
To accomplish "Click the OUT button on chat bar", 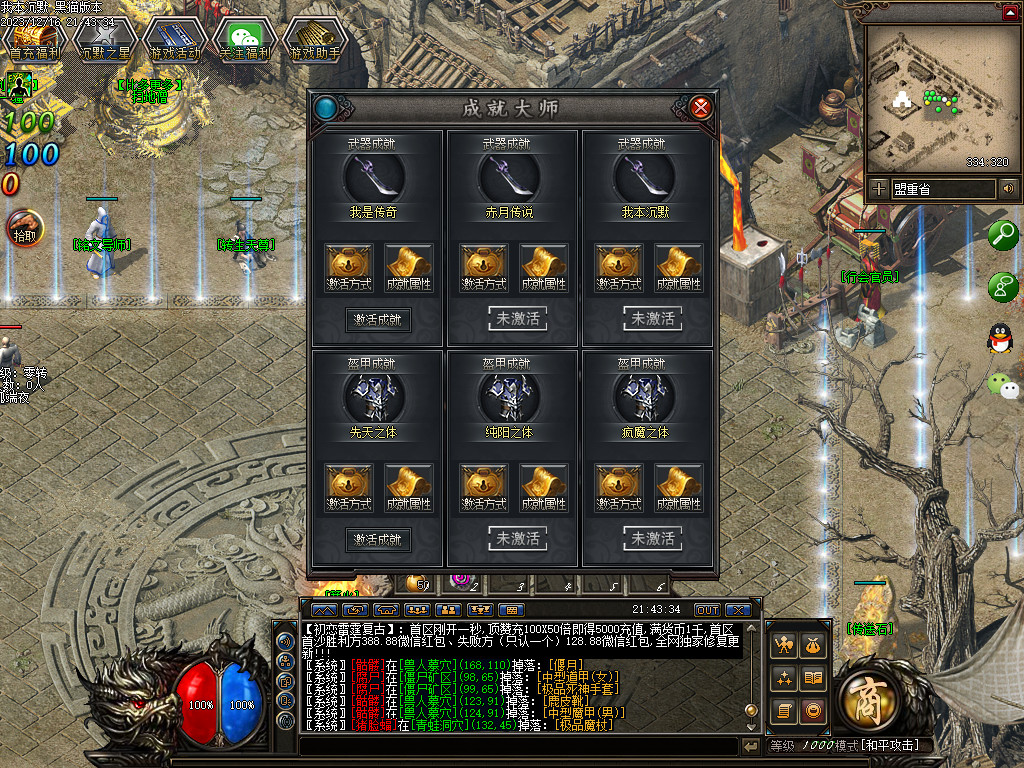I will coord(707,610).
